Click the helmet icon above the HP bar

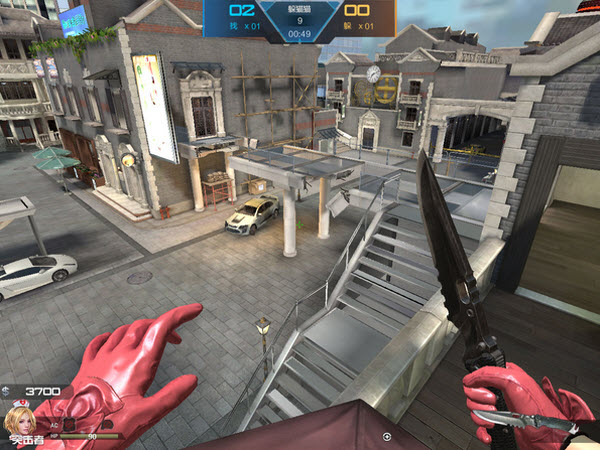(107, 425)
